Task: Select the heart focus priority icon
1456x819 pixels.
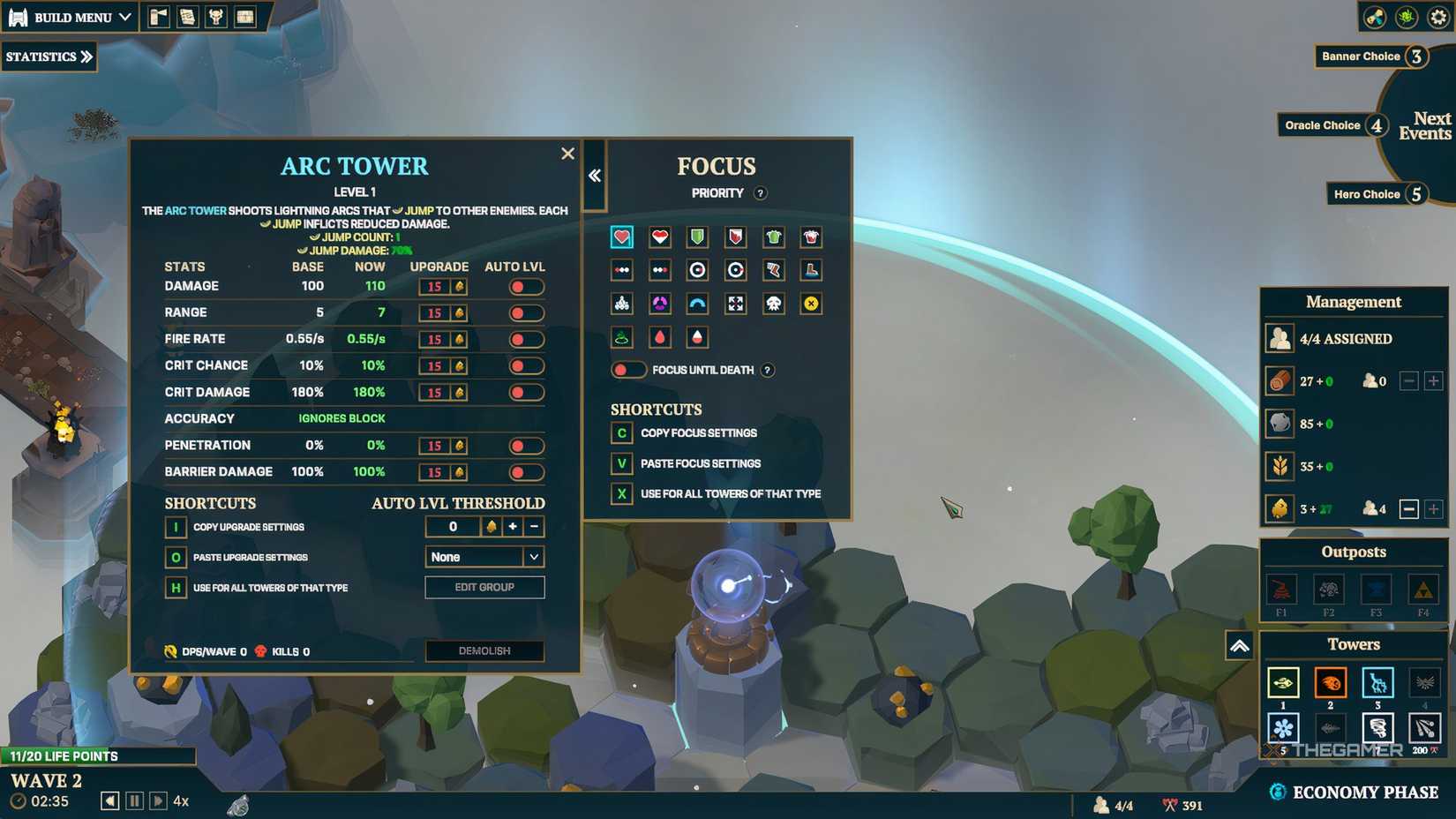Action: 621,237
